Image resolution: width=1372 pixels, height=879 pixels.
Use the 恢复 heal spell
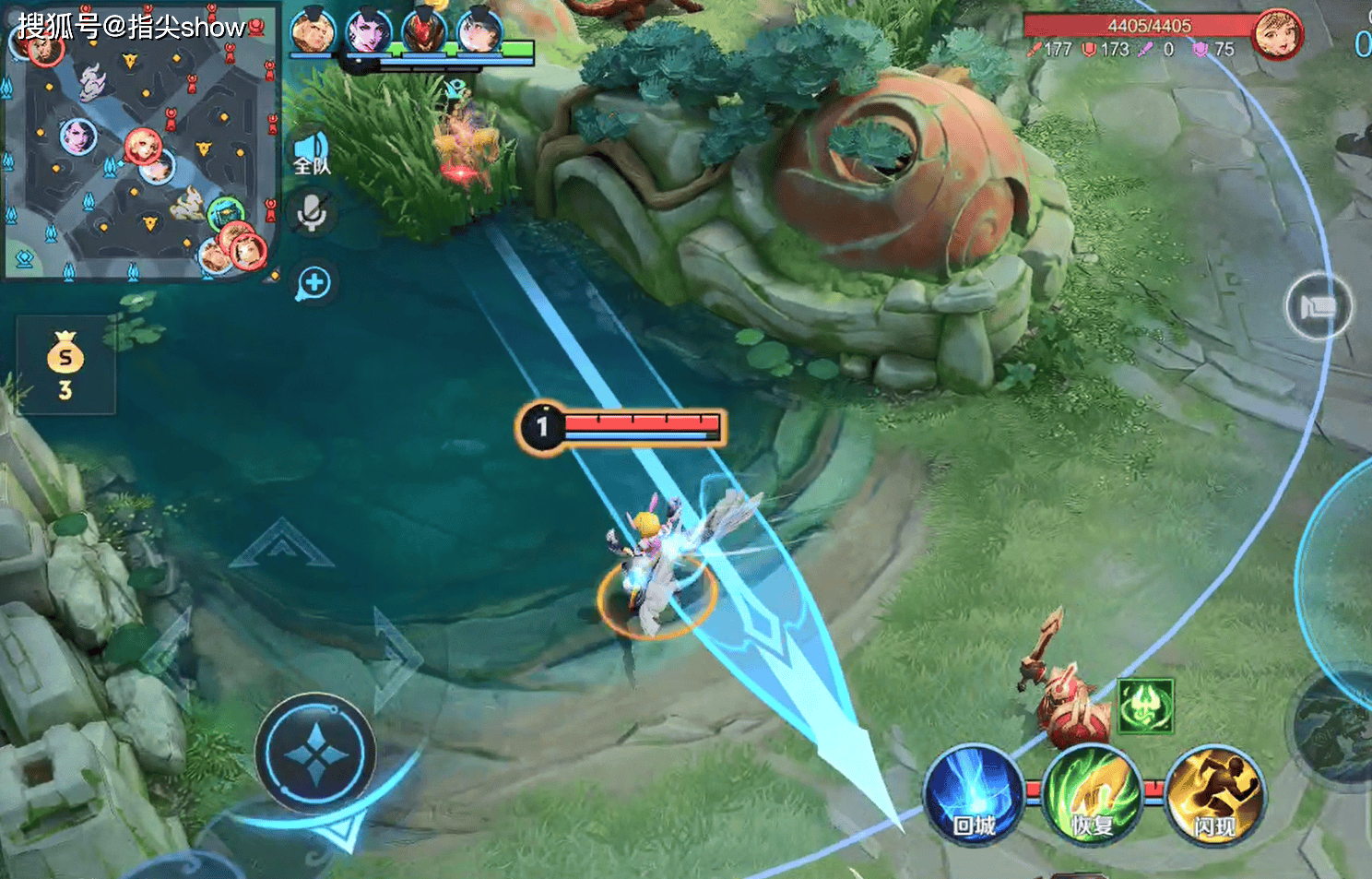(1092, 791)
